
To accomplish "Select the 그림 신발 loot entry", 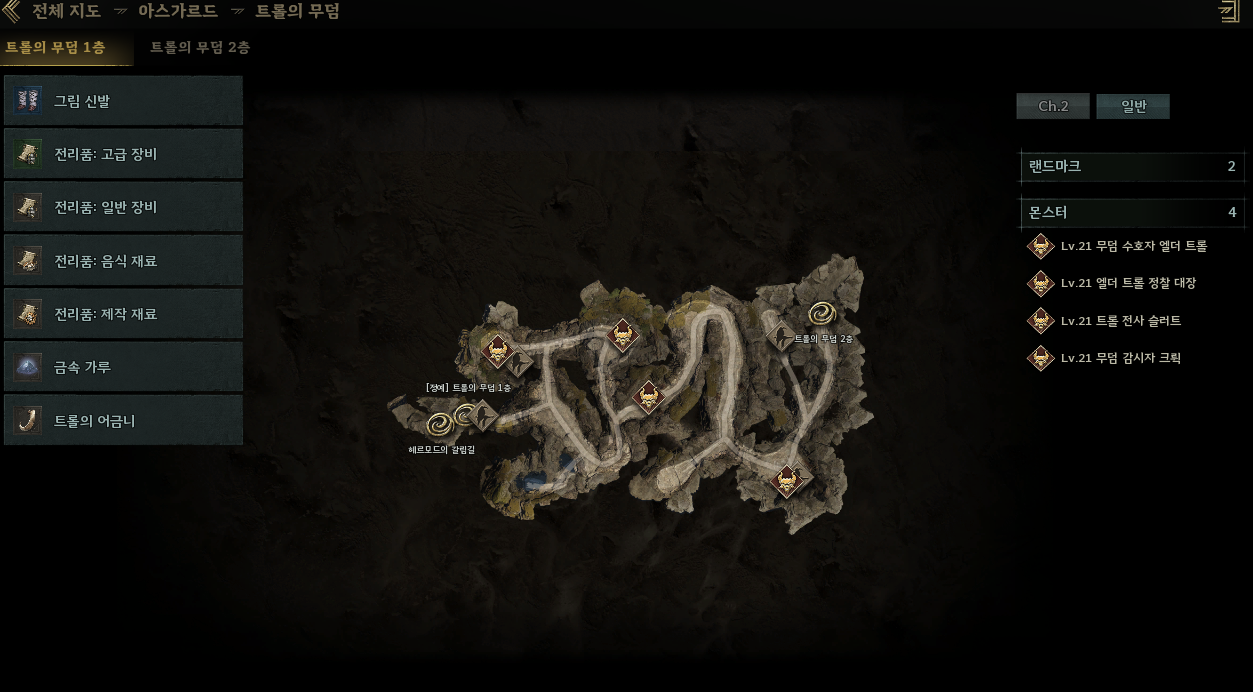I will (x=124, y=101).
